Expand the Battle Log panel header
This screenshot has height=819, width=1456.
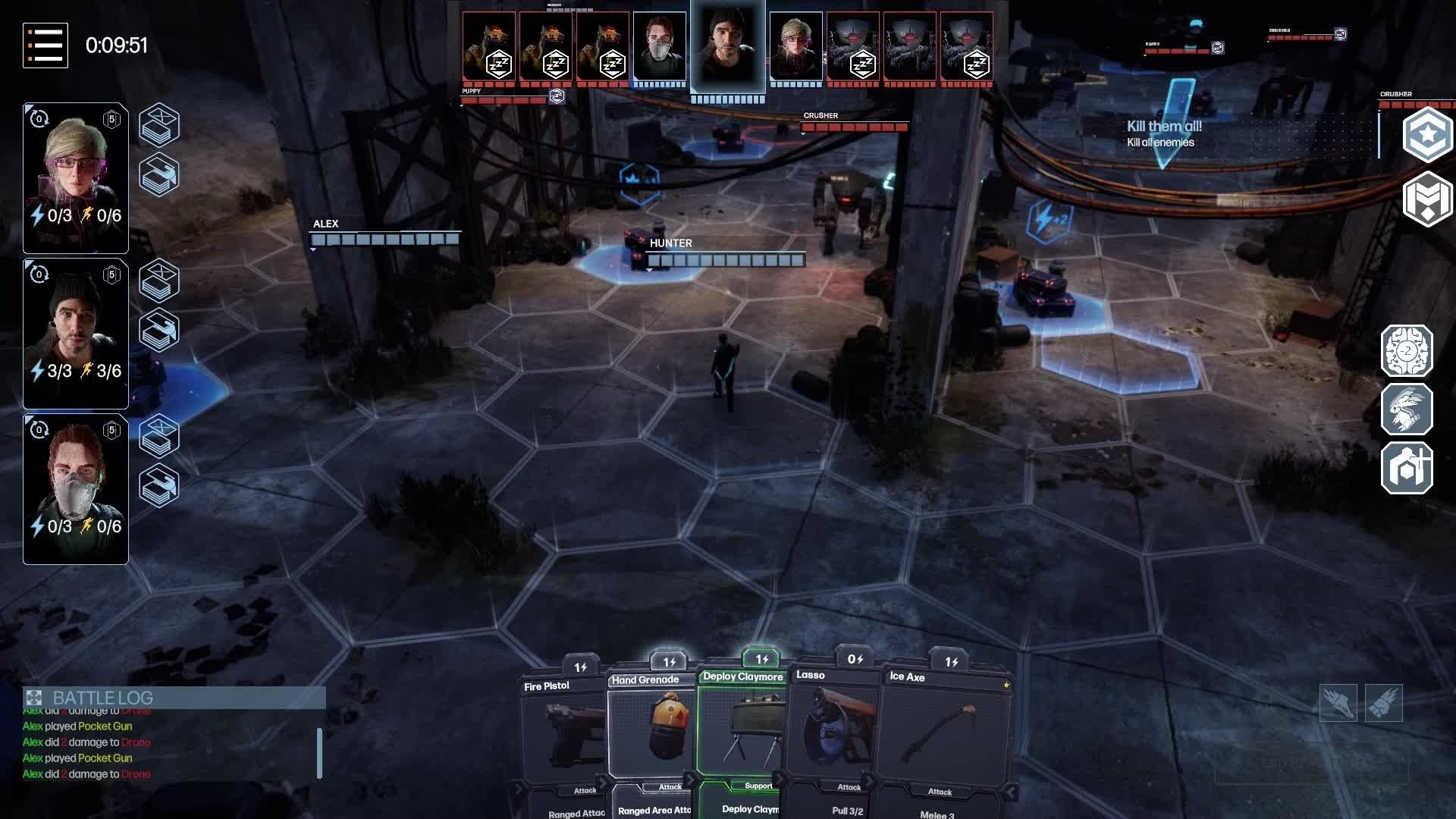[x=174, y=698]
